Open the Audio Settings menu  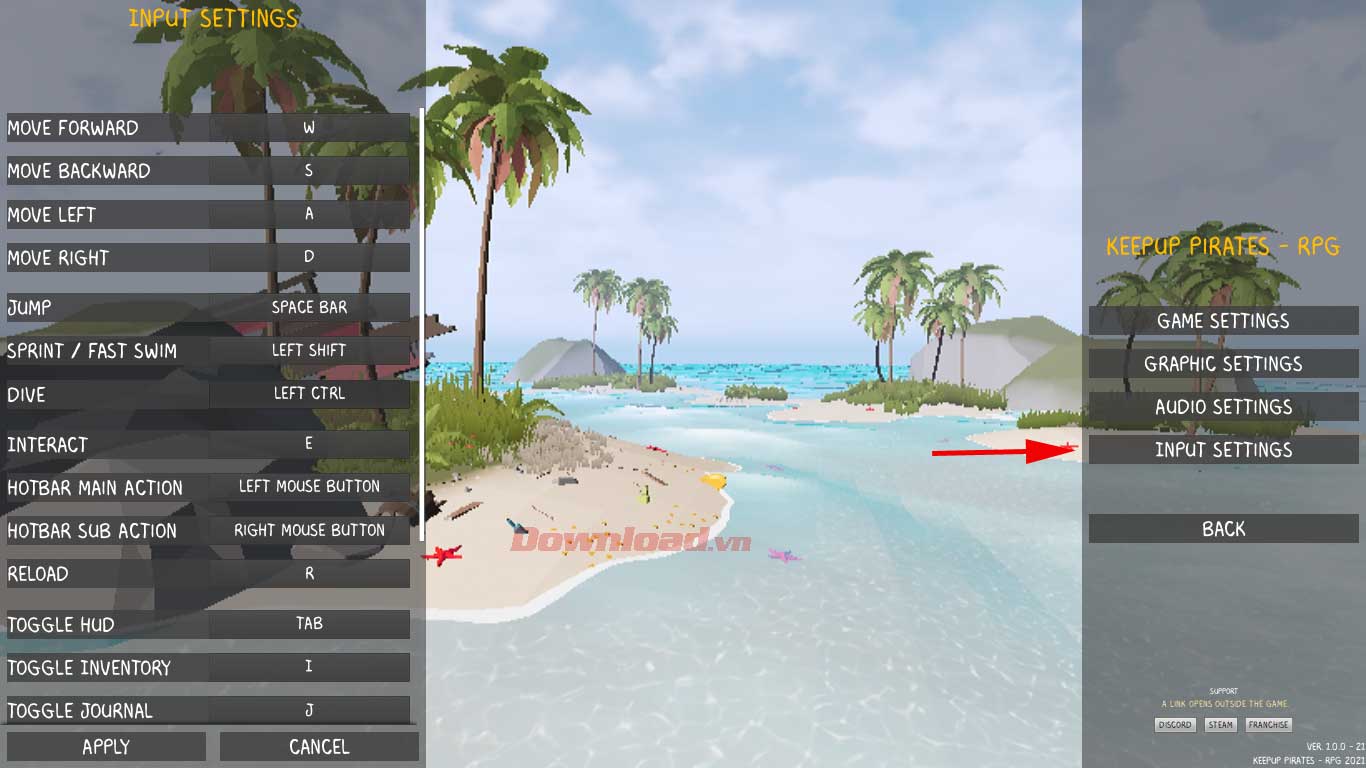pyautogui.click(x=1222, y=406)
